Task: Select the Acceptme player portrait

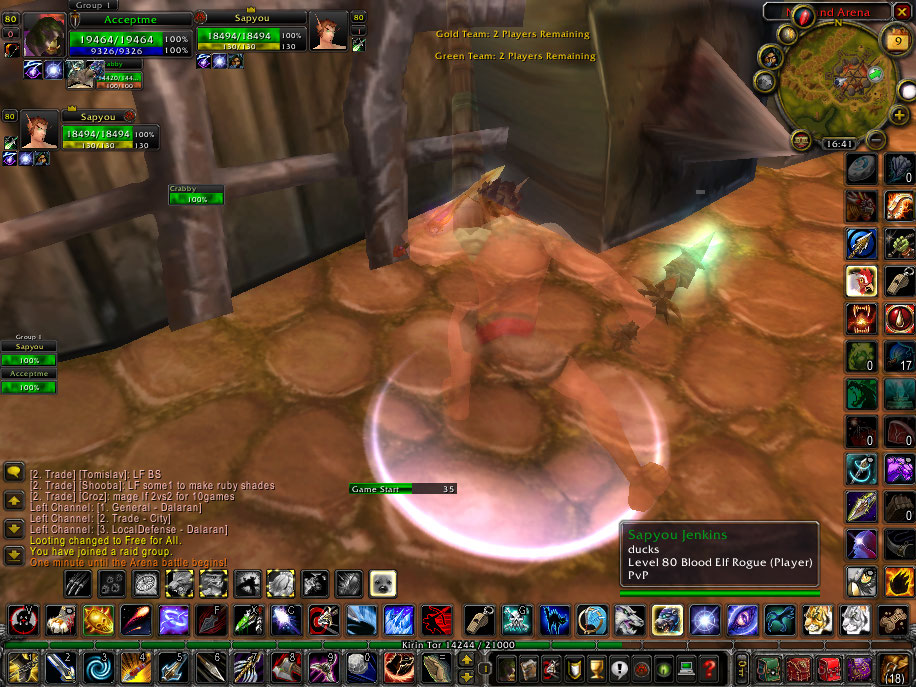Action: [x=43, y=35]
